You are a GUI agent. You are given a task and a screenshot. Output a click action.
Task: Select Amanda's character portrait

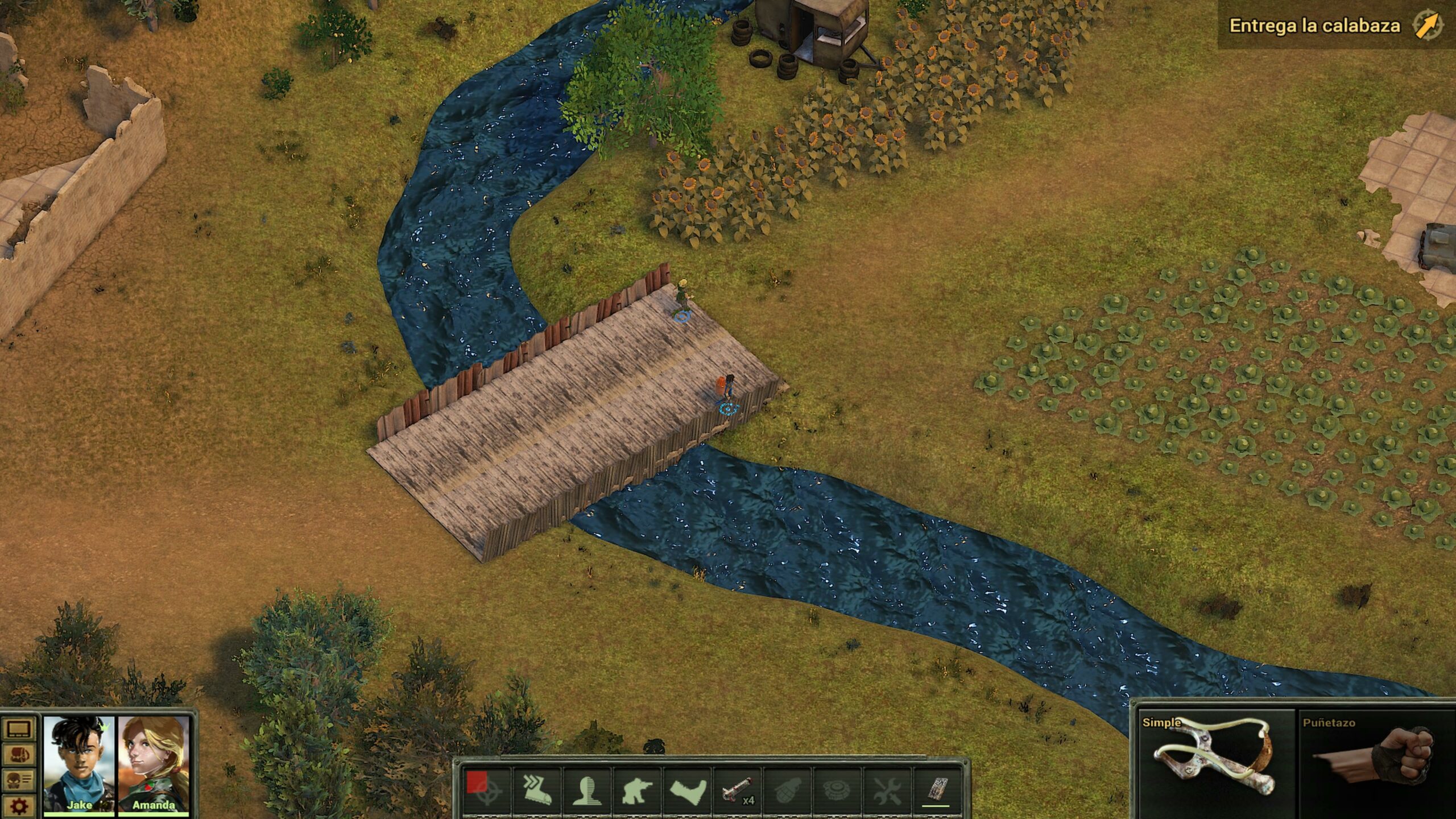[x=154, y=763]
